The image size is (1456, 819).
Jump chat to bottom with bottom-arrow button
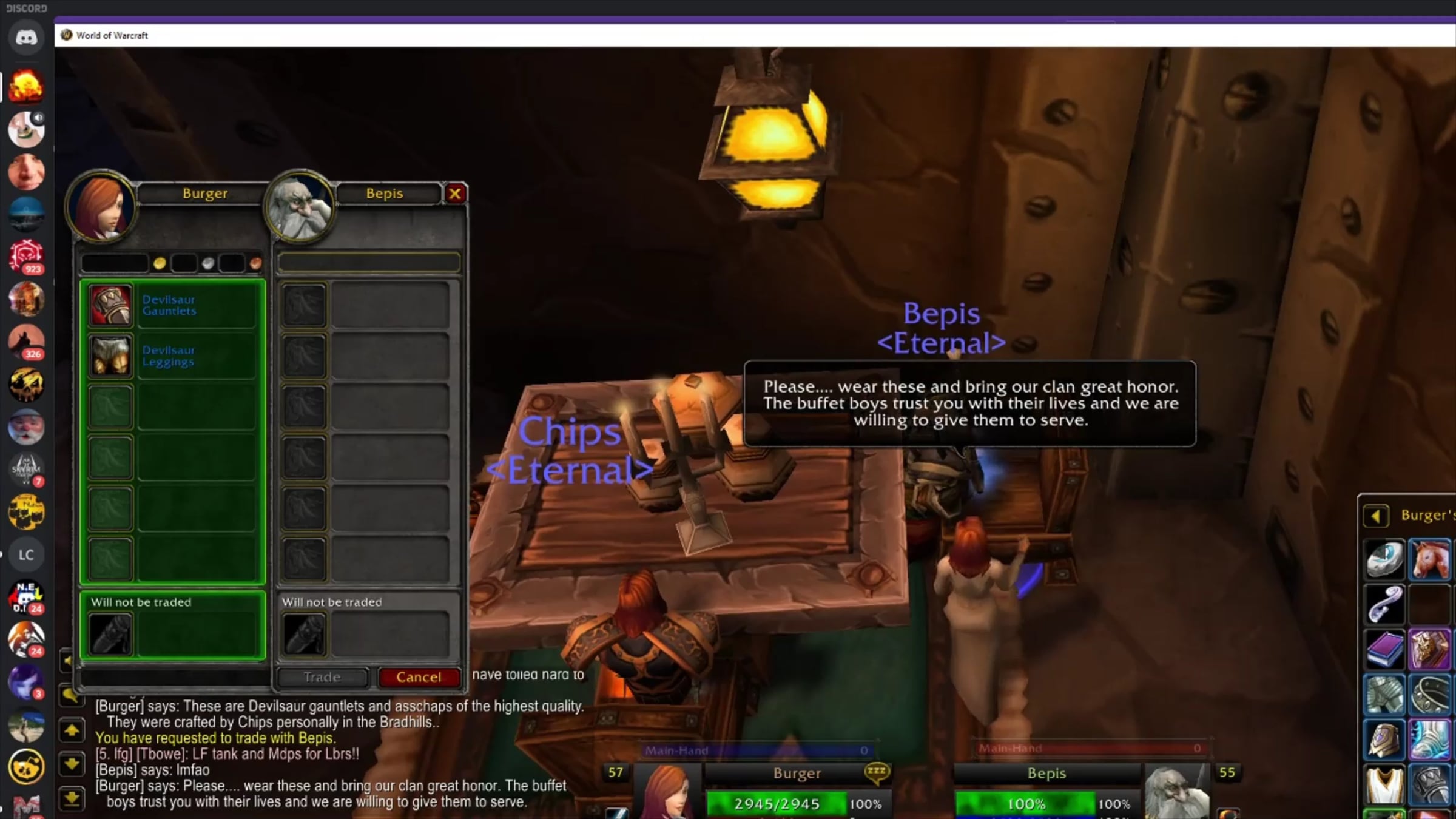pos(72,798)
